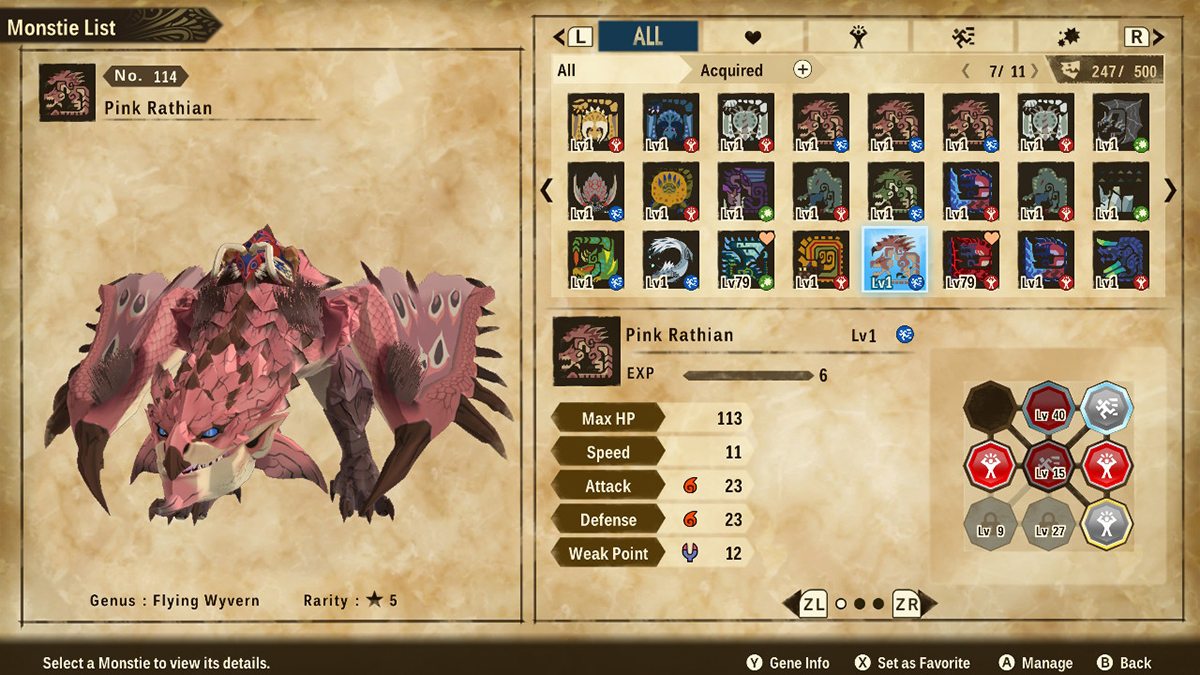Screen dimensions: 1200x675
Task: Switch to the power type tab
Action: coord(857,37)
